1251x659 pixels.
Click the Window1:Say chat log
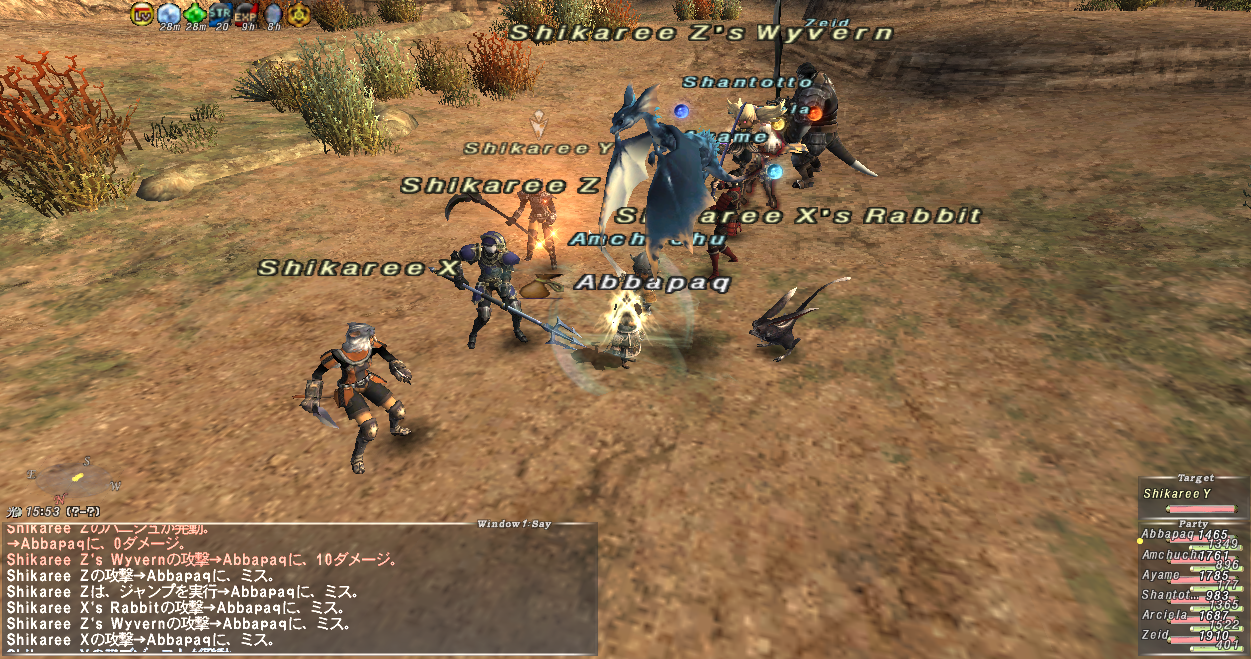pyautogui.click(x=300, y=588)
